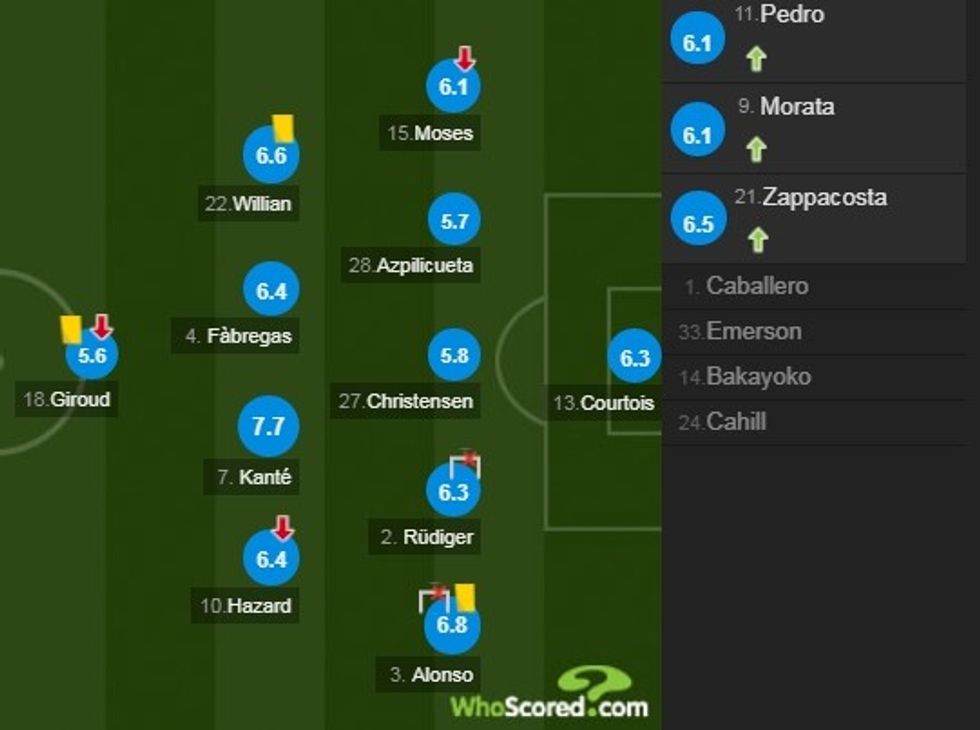The width and height of the screenshot is (980, 730).
Task: Open Christensen's 5.8 rating bubble
Action: pos(454,356)
